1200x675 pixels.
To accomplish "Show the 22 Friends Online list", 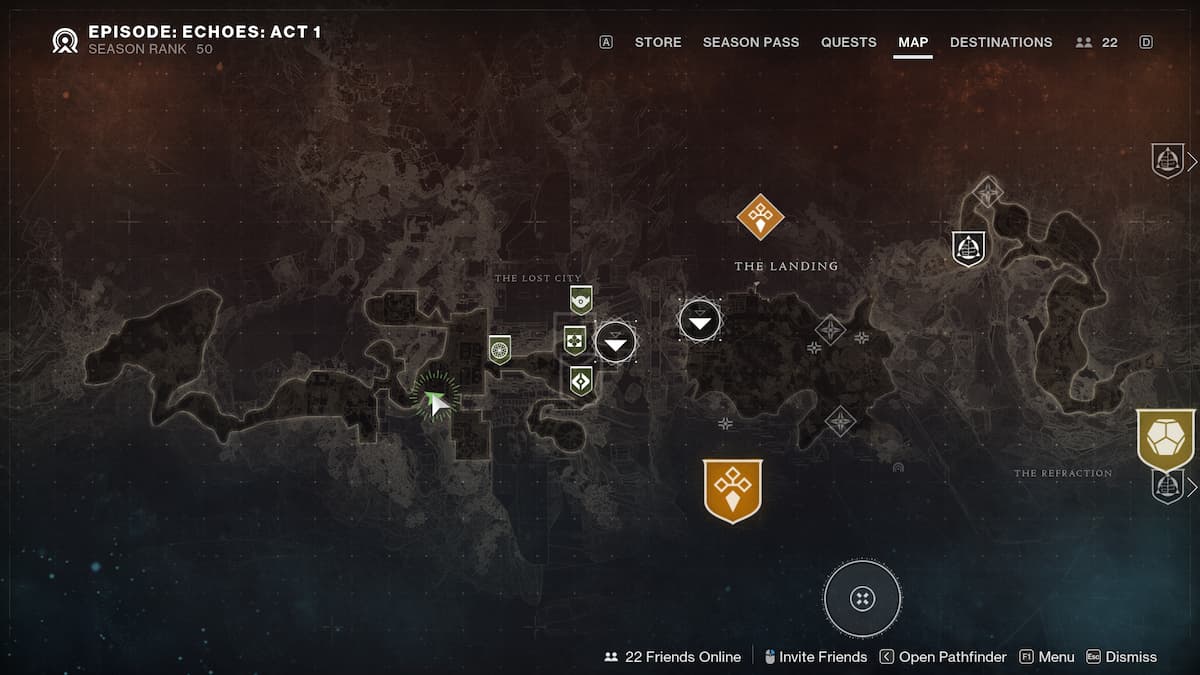I will pos(673,657).
